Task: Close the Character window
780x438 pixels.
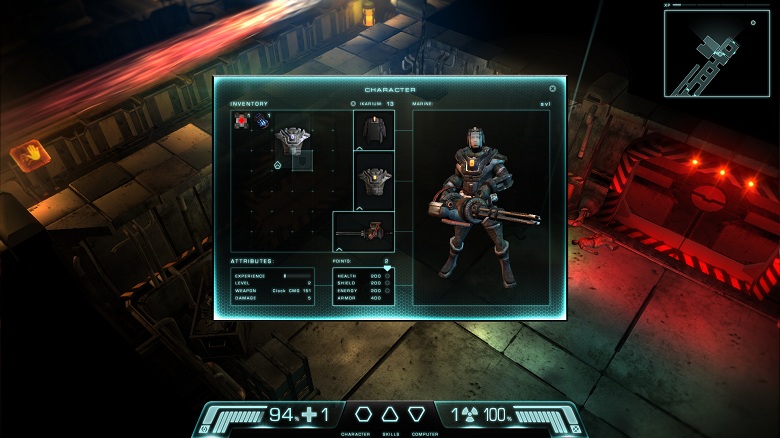Action: pyautogui.click(x=552, y=89)
